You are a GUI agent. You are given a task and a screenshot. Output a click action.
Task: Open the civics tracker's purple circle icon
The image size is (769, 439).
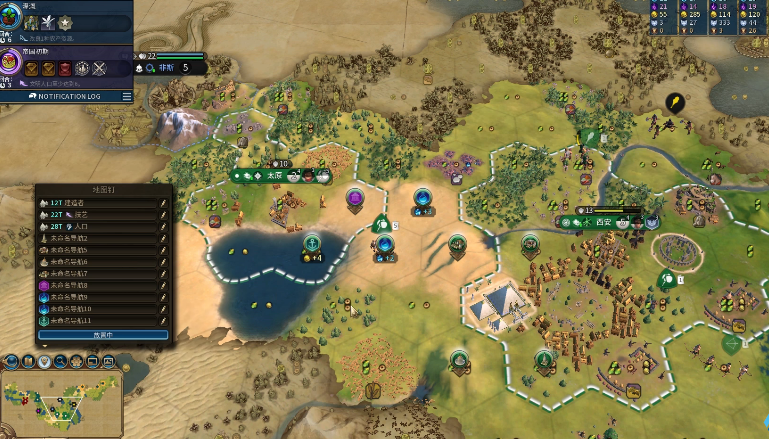(14, 68)
